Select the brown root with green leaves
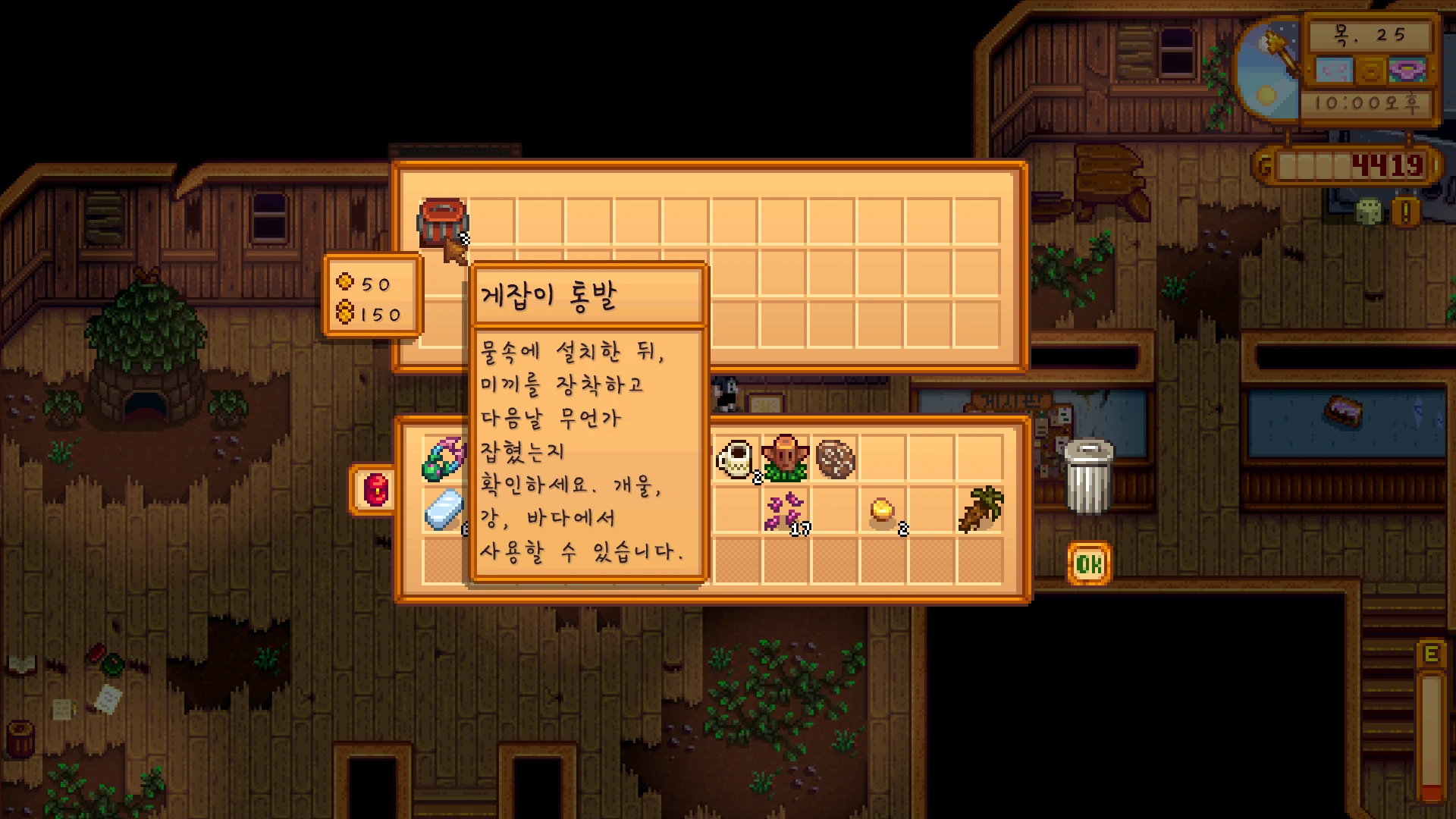The image size is (1456, 819). point(981,510)
